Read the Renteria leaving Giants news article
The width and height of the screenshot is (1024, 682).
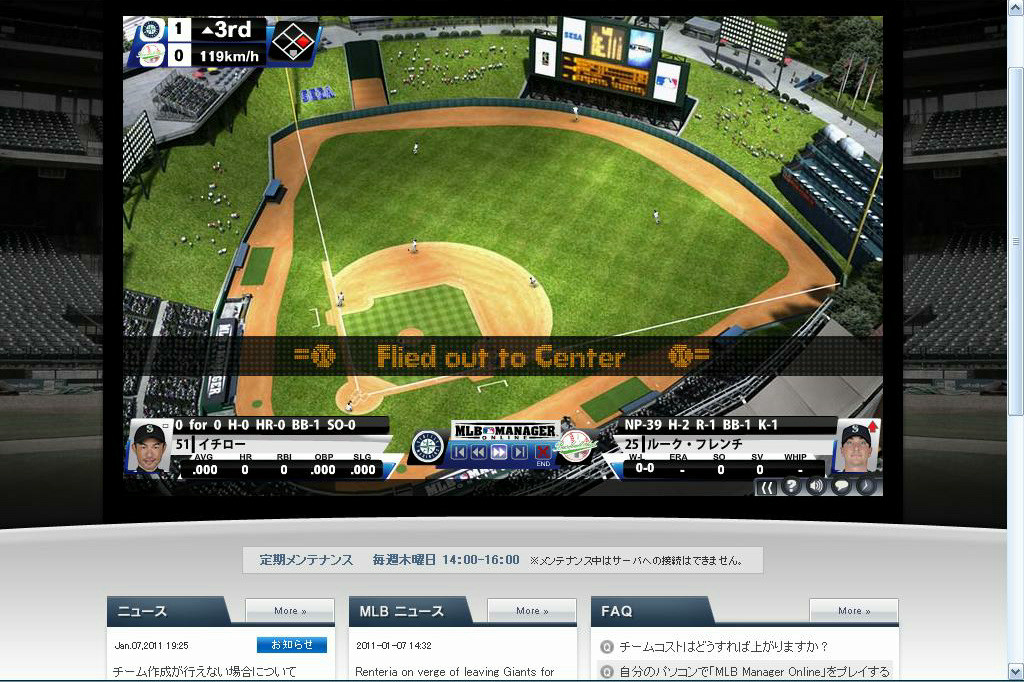pos(455,672)
